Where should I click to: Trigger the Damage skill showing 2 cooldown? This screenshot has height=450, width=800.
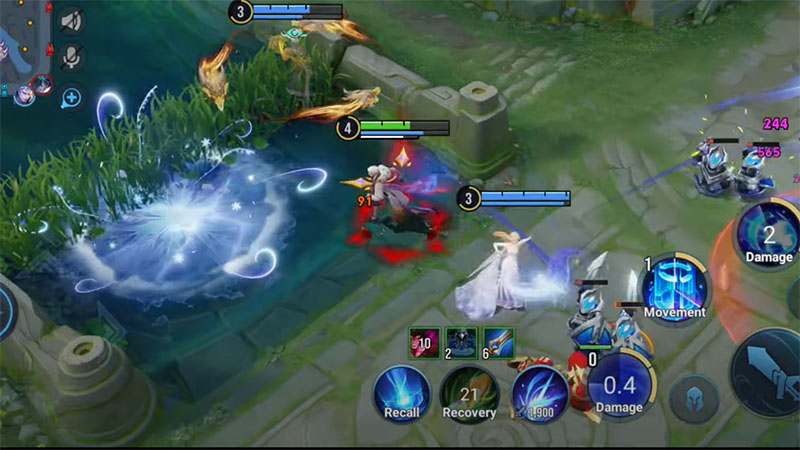coord(768,234)
